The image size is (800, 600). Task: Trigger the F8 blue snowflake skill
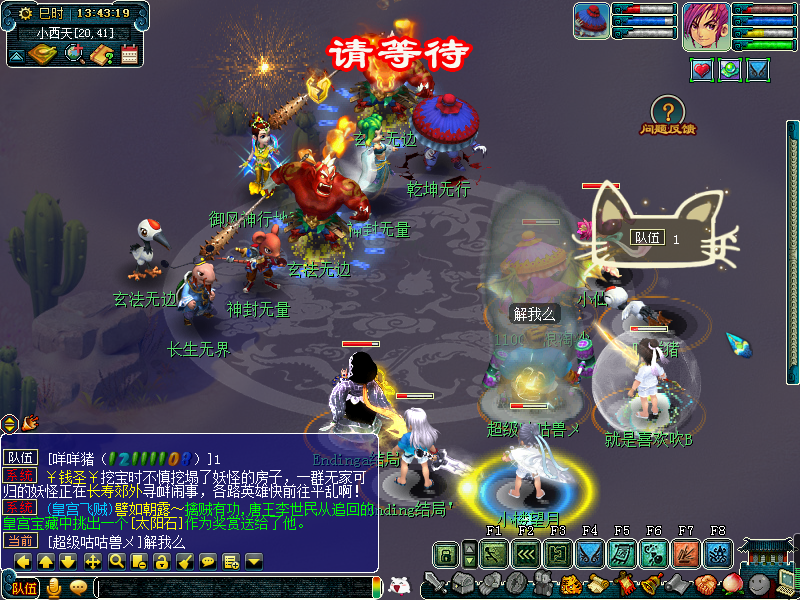[x=718, y=553]
